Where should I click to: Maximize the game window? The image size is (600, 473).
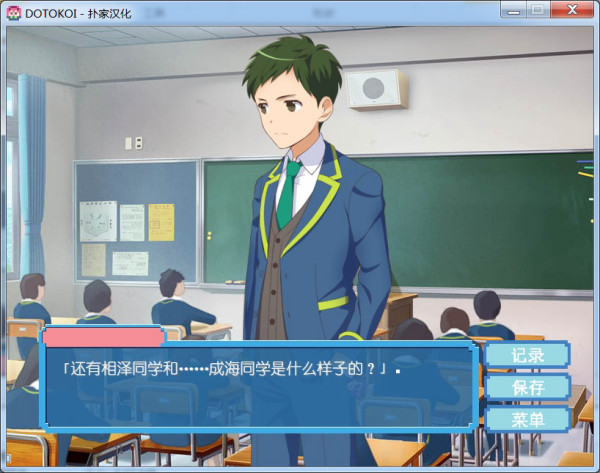pyautogui.click(x=538, y=9)
